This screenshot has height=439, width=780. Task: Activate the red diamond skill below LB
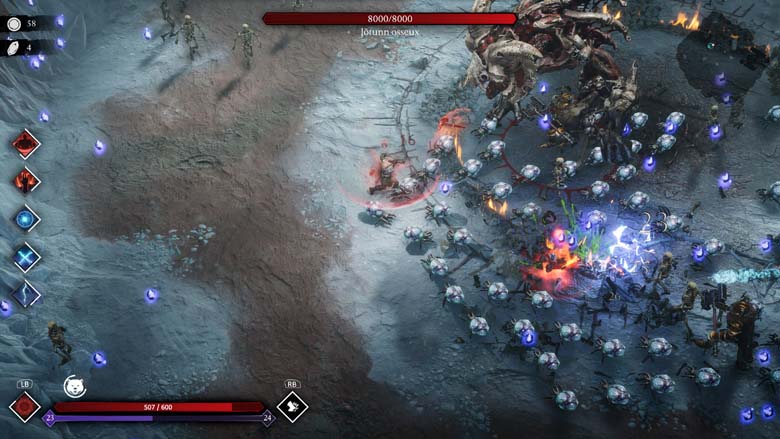(x=24, y=407)
